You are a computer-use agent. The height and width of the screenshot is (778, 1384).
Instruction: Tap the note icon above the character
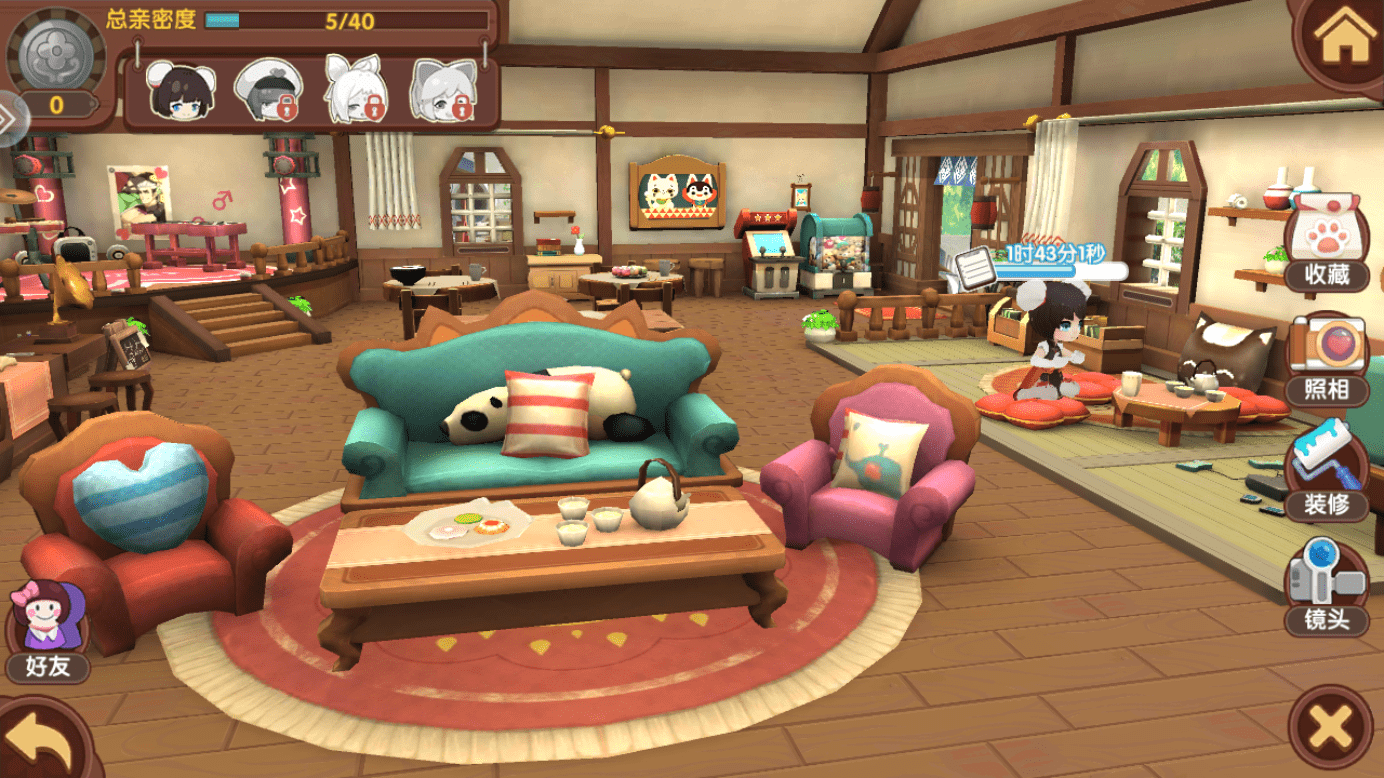coord(972,267)
